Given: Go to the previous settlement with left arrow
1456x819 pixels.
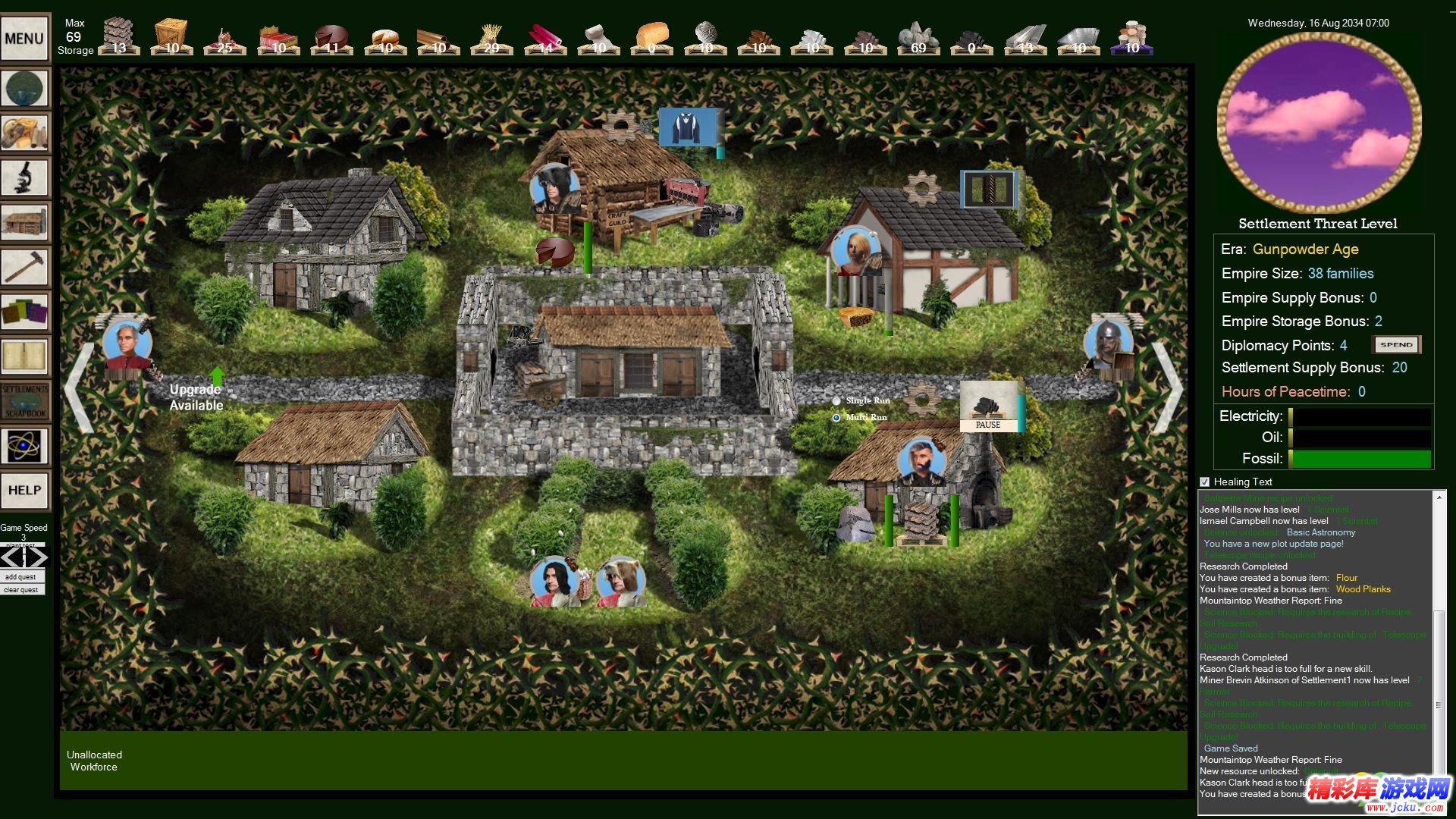Looking at the screenshot, I should [x=79, y=388].
